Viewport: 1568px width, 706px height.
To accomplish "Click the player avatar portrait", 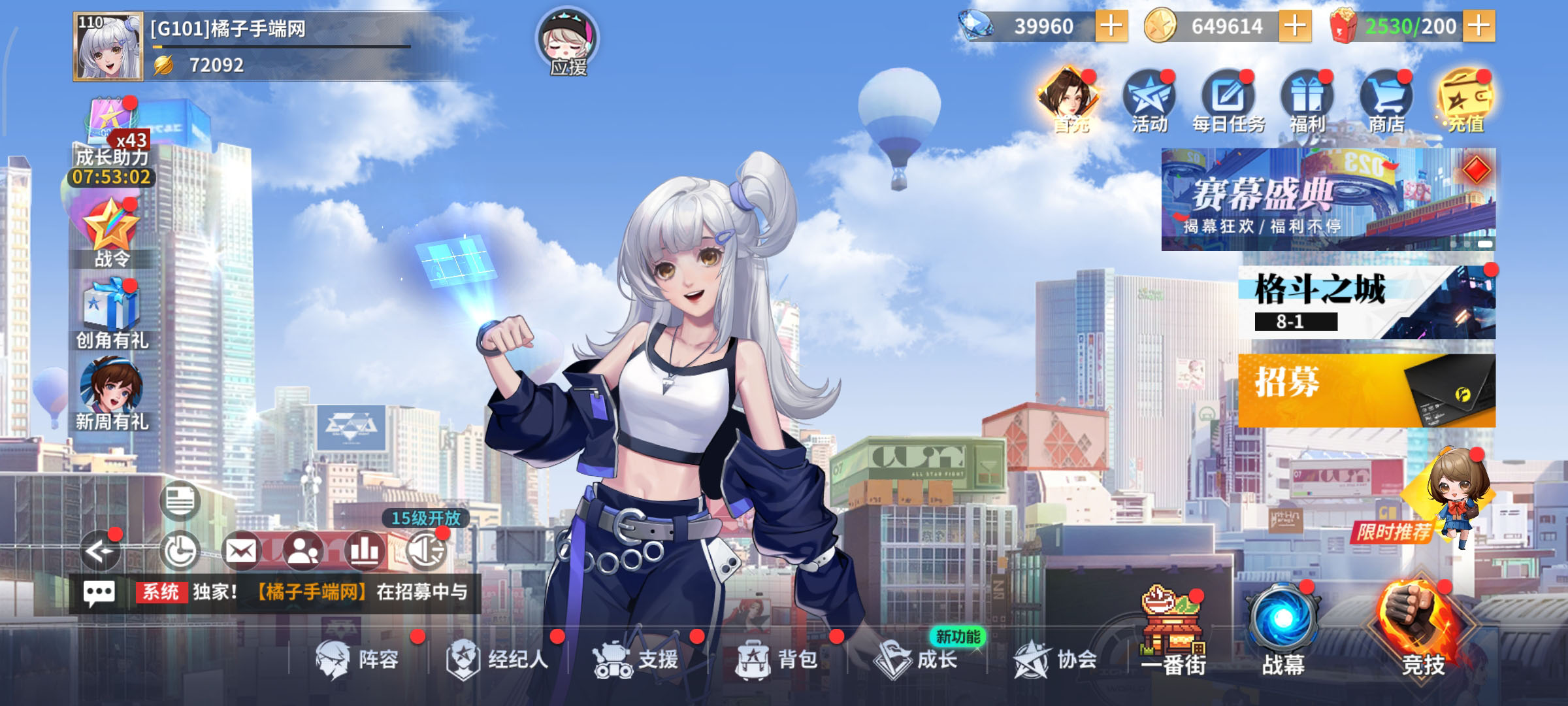I will 108,47.
